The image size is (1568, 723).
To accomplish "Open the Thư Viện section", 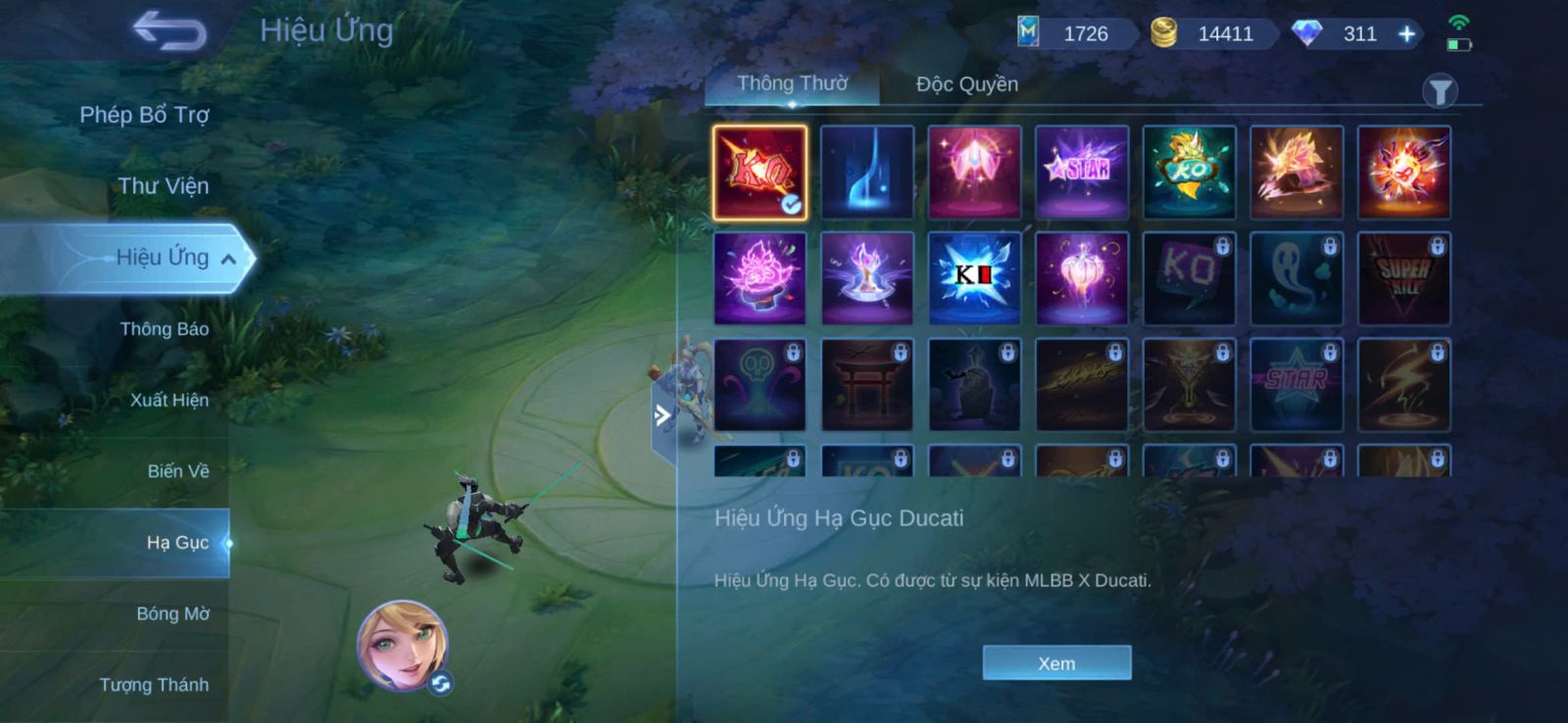I will (163, 186).
